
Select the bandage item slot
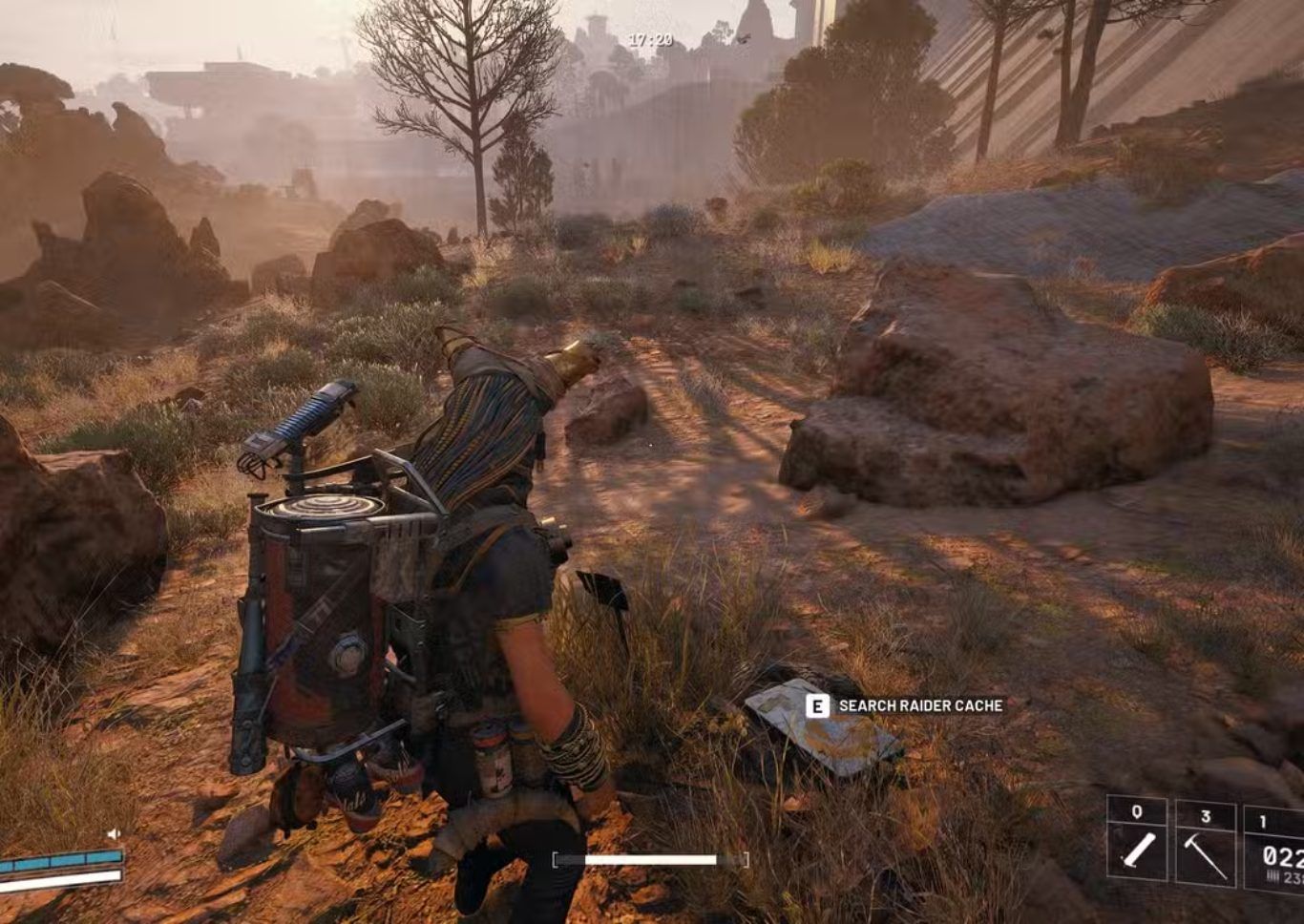pos(1137,840)
